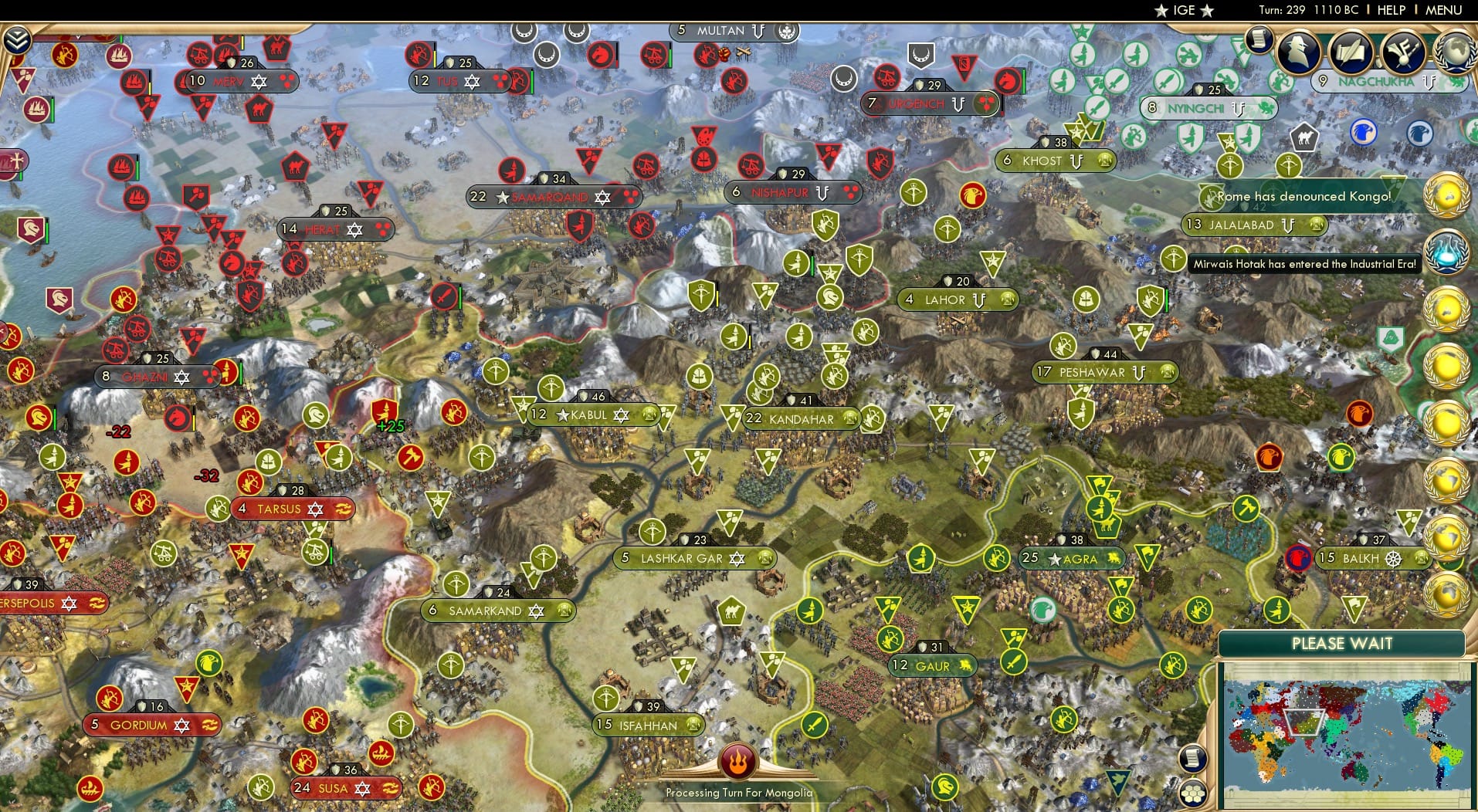Click the capital star on Agra's banner
This screenshot has width=1478, height=812.
point(1053,558)
